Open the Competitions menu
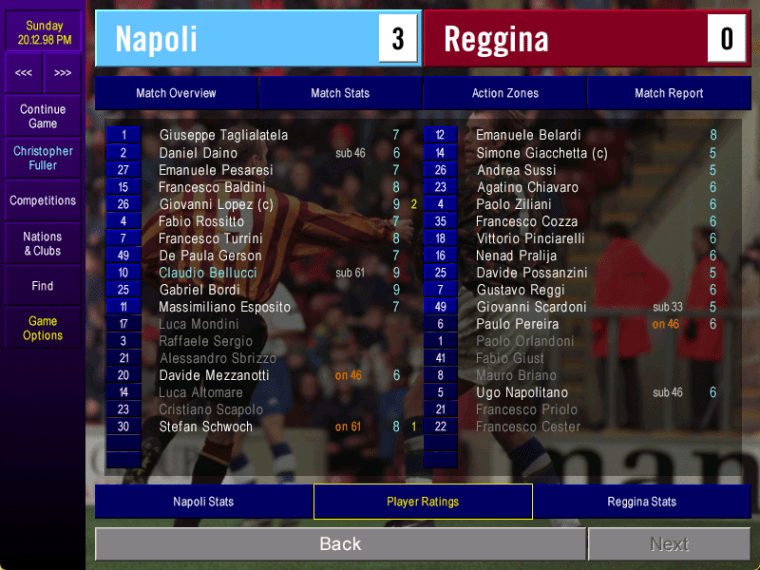The height and width of the screenshot is (570, 760). pyautogui.click(x=43, y=201)
